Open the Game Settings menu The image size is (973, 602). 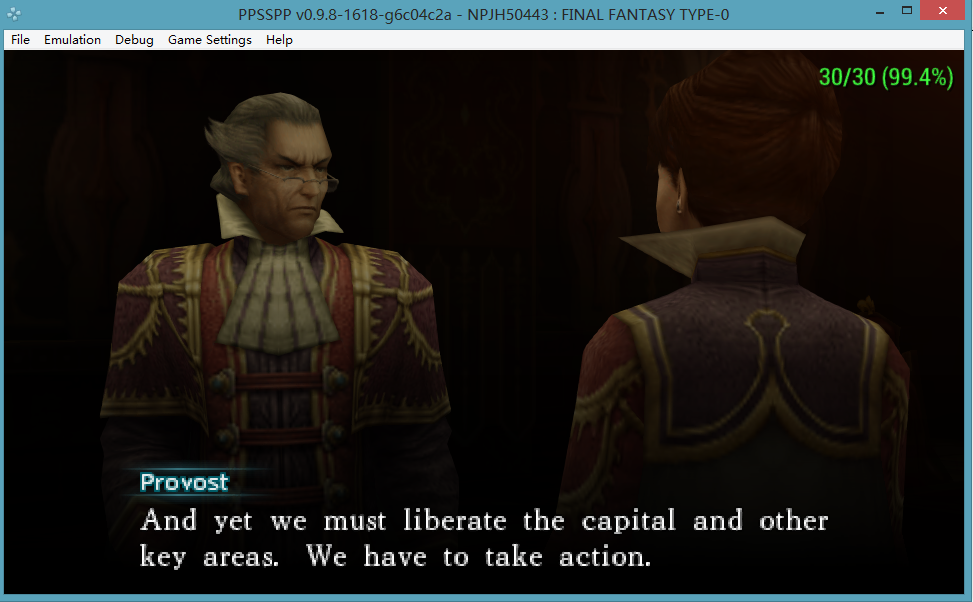(209, 40)
